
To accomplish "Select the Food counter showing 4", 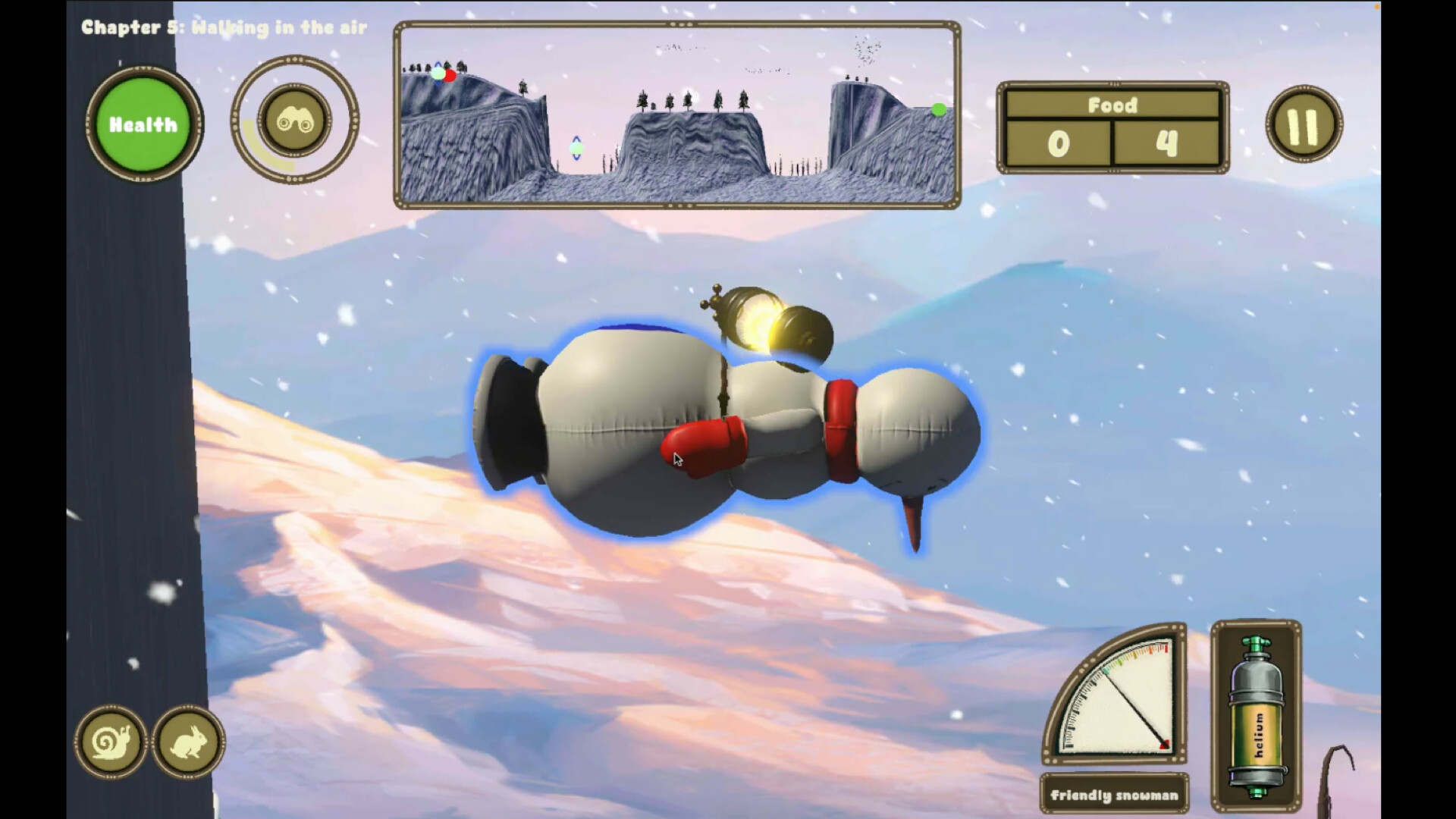I will tap(1167, 141).
